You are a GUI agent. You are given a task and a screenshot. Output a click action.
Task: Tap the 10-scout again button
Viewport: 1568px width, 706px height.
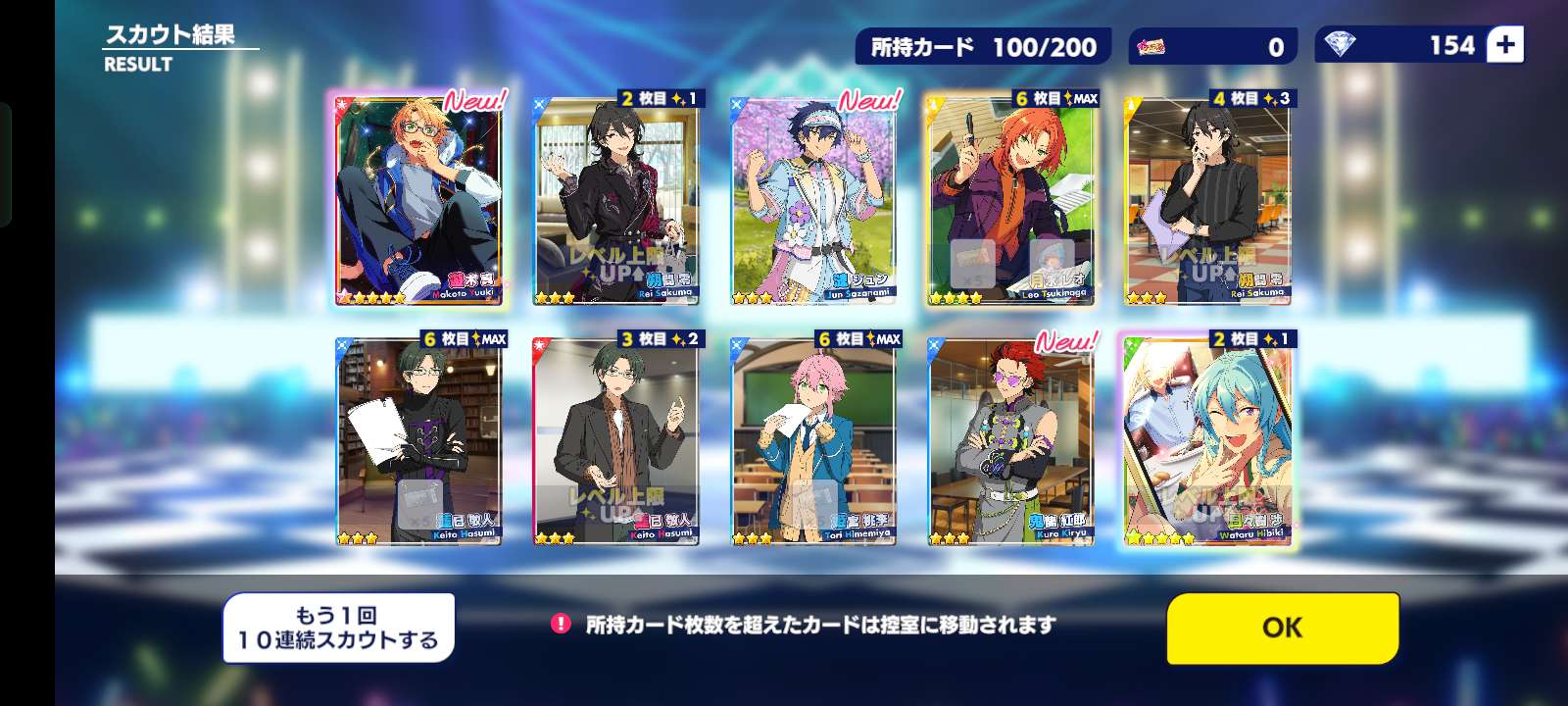(338, 628)
